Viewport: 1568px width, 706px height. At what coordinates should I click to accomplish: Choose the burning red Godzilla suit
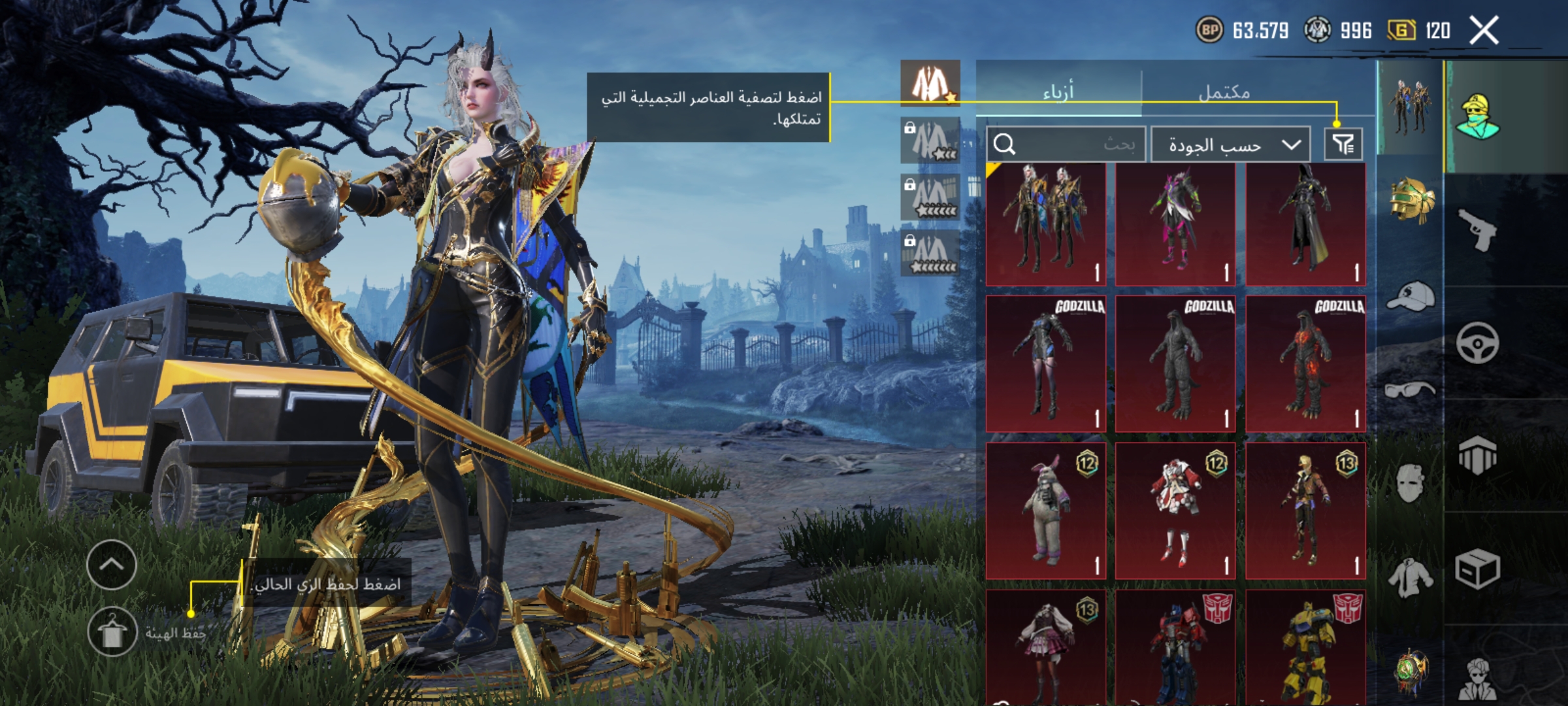pos(1305,363)
